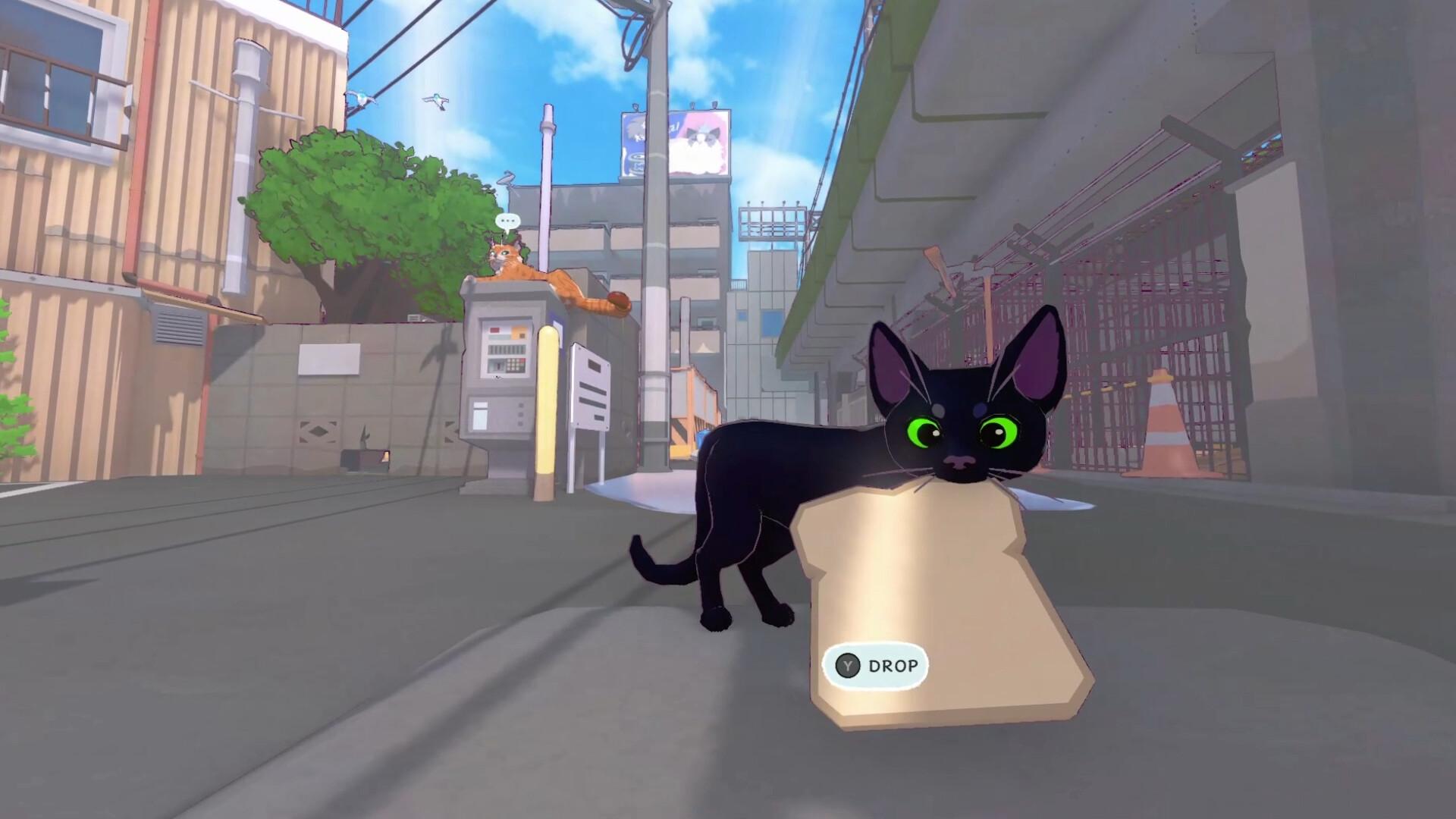Click the Y button circle in the prompt
Viewport: 1456px width, 819px height.
tap(848, 665)
